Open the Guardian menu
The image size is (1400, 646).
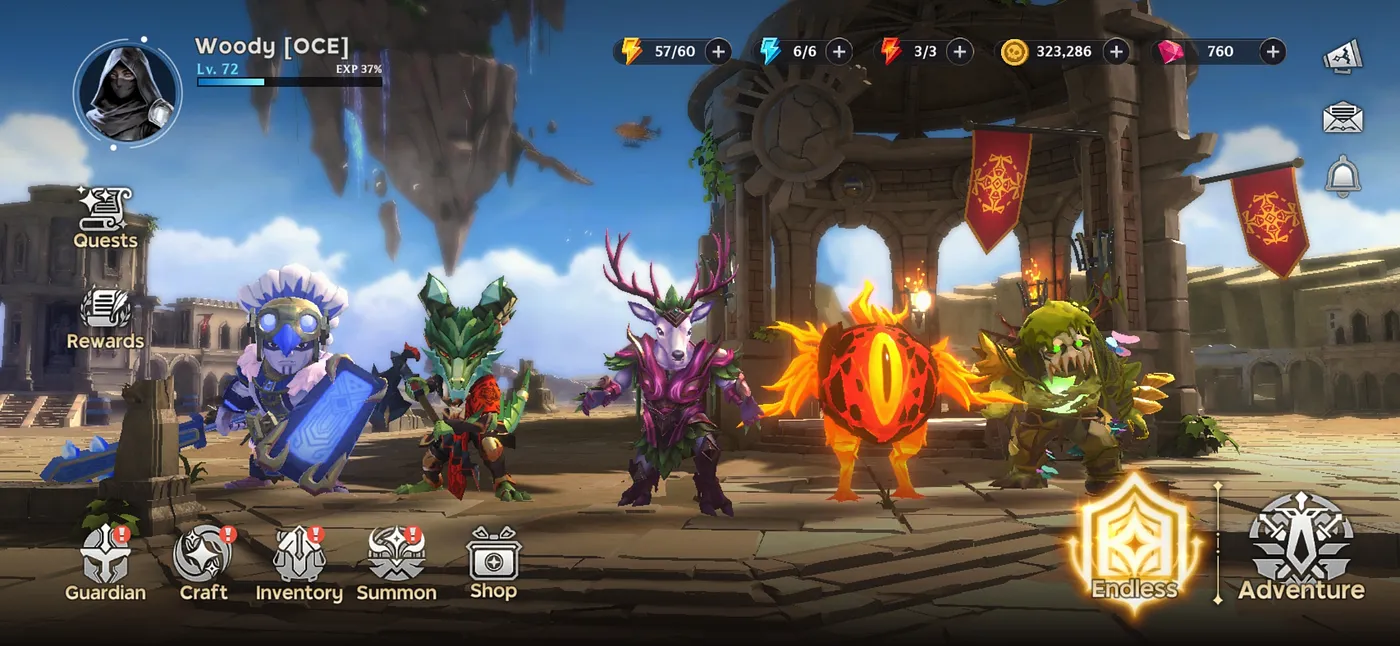point(105,563)
